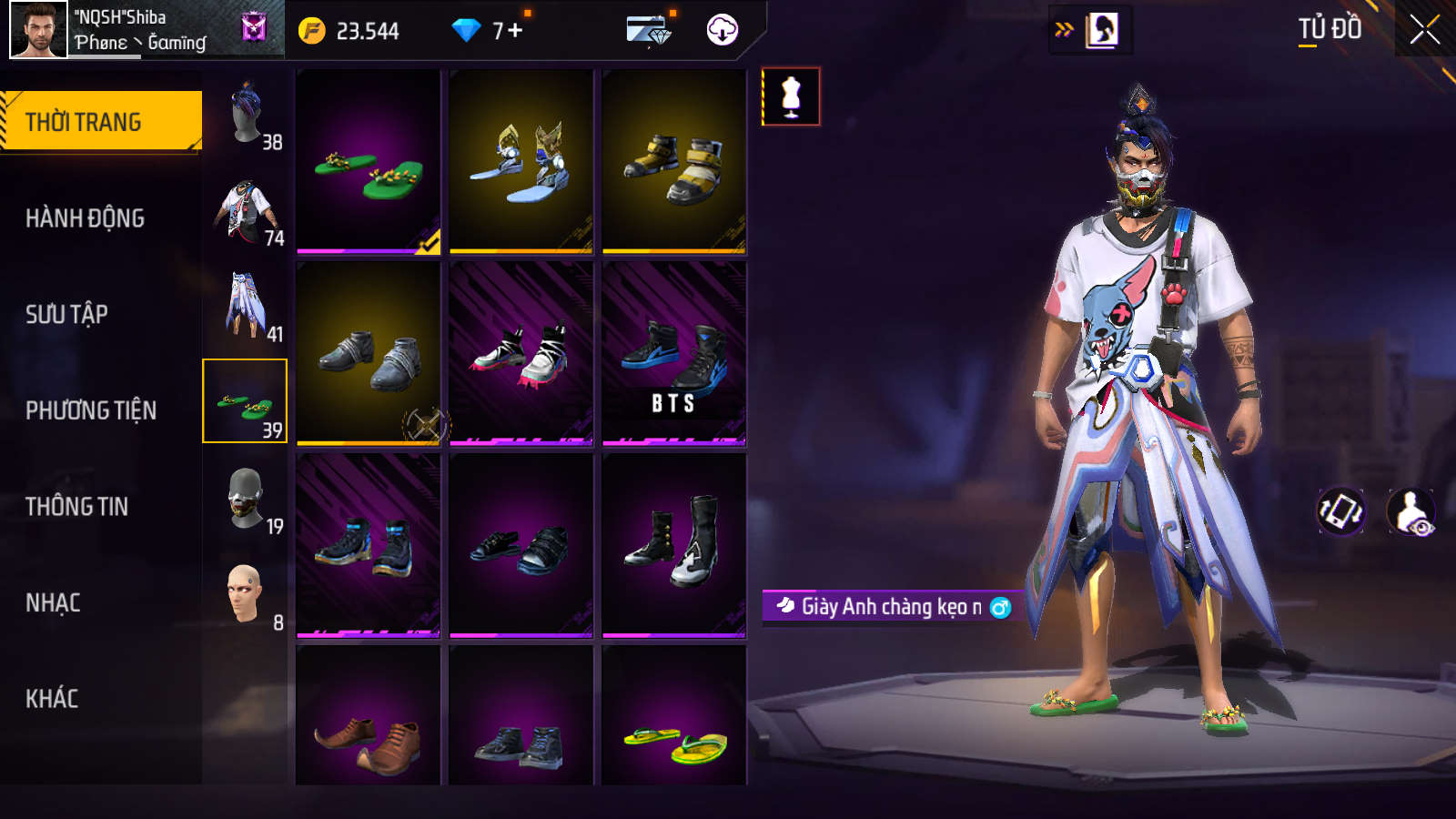Show the tops category with 74 items
Screen dimensions: 1456x819
pyautogui.click(x=247, y=212)
